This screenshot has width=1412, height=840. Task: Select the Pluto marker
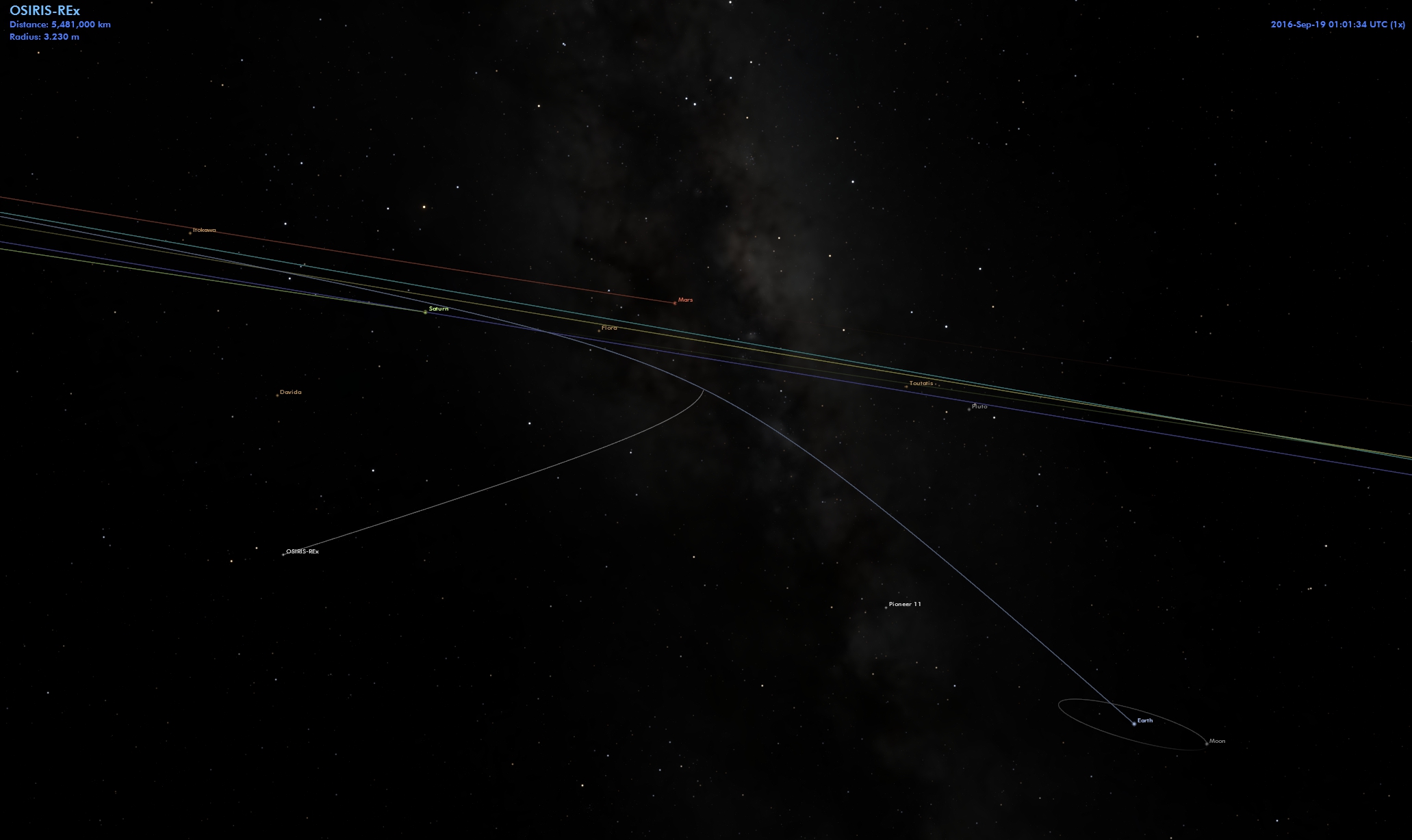(x=969, y=409)
